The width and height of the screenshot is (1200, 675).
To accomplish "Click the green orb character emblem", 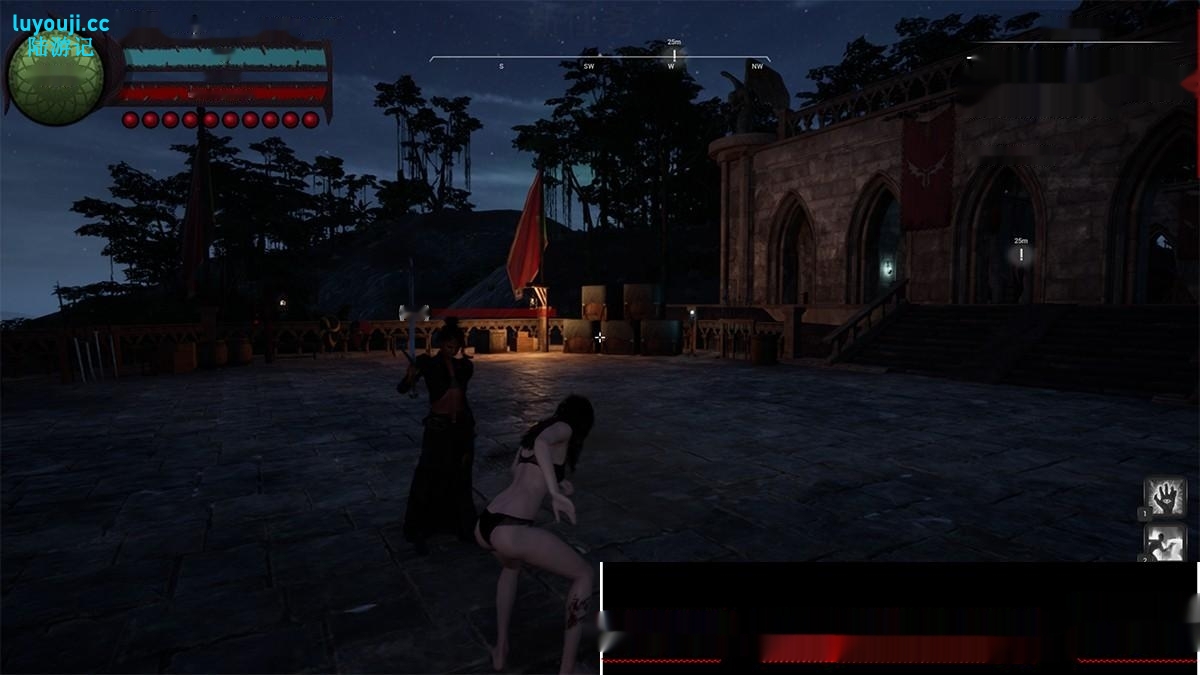I will (55, 78).
